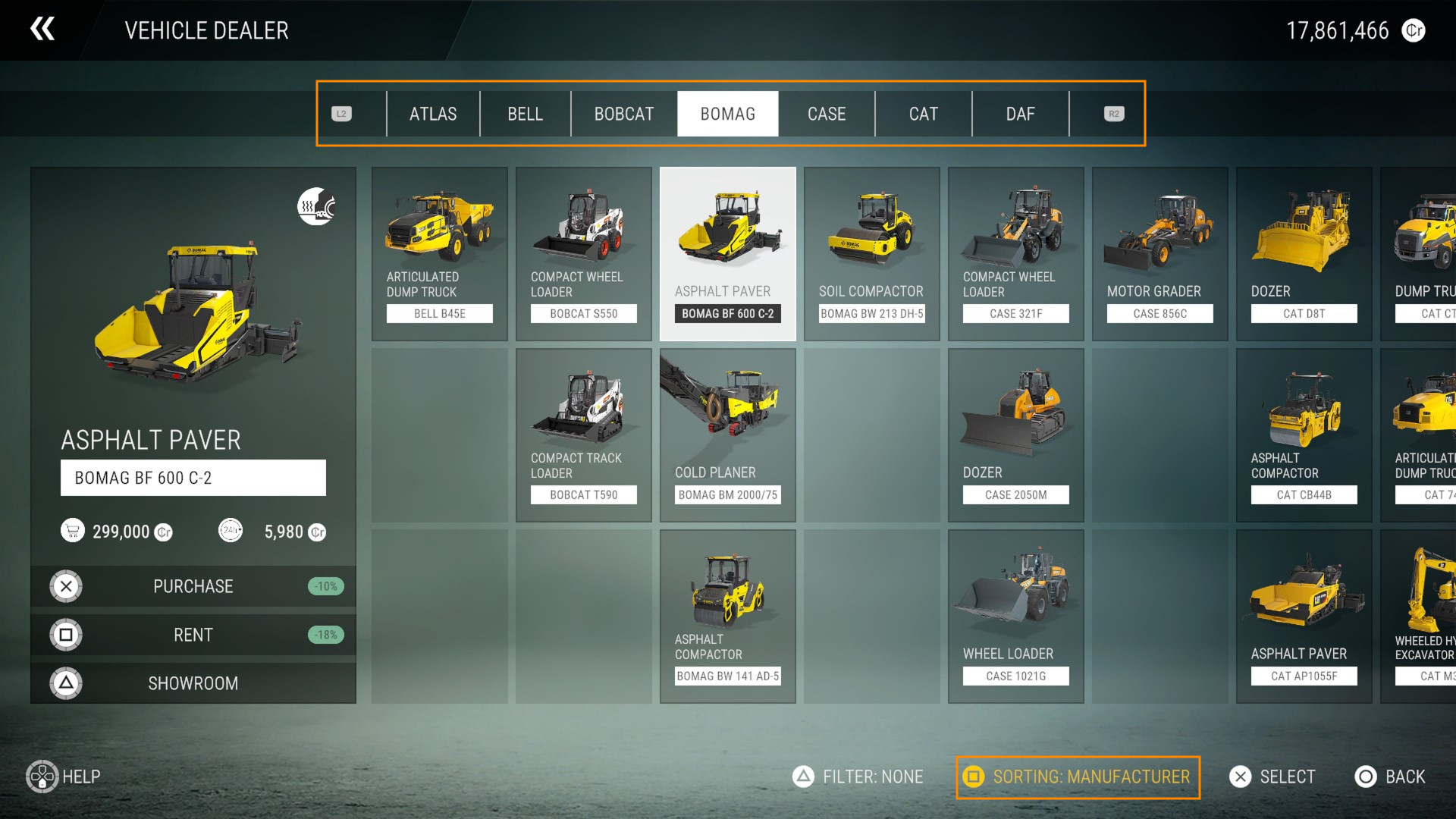Pick the Case 1021G wheel loader
The width and height of the screenshot is (1456, 819).
click(1016, 617)
